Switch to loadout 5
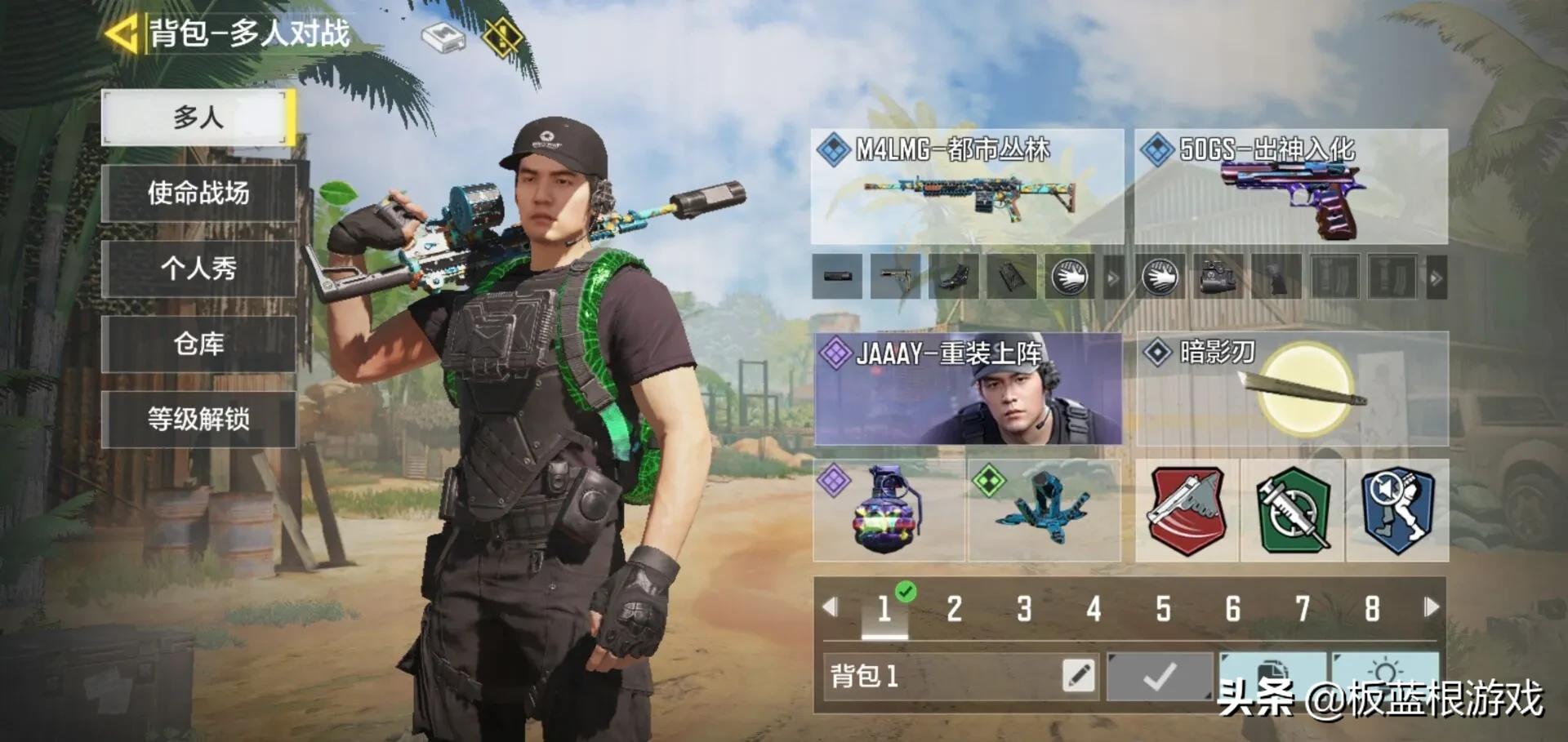 pyautogui.click(x=1163, y=609)
